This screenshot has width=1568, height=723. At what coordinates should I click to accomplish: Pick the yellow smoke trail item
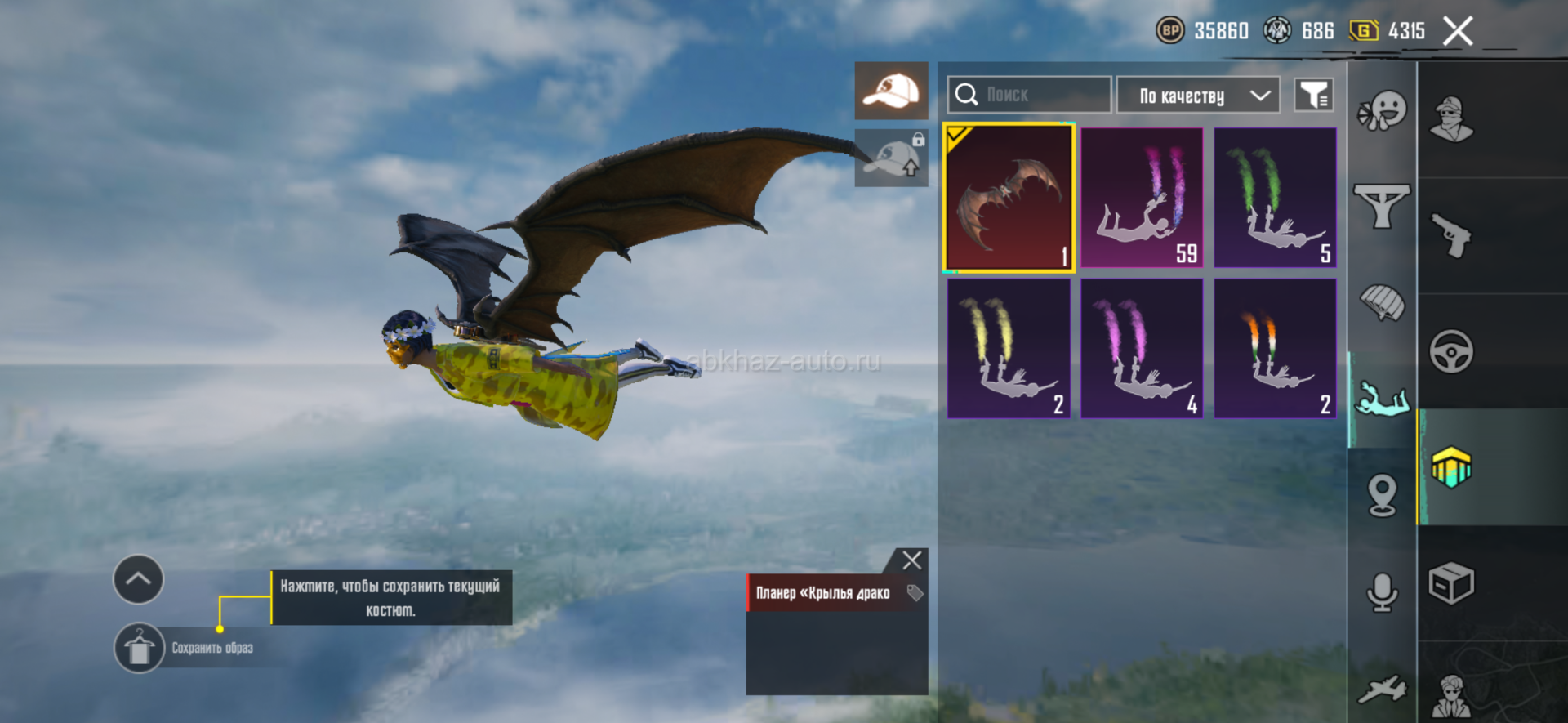[x=1009, y=349]
